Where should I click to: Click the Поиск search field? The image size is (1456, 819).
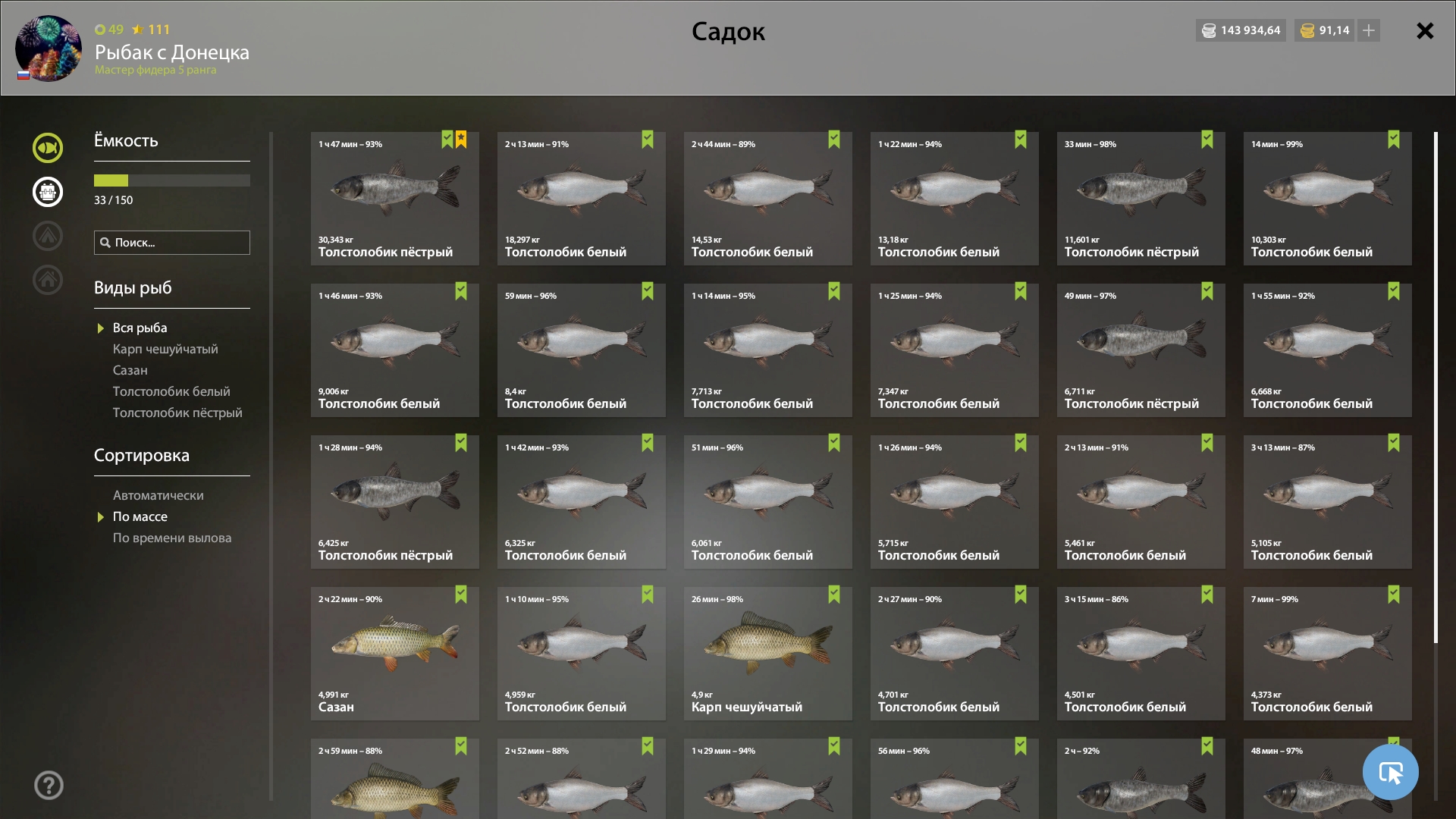point(172,243)
